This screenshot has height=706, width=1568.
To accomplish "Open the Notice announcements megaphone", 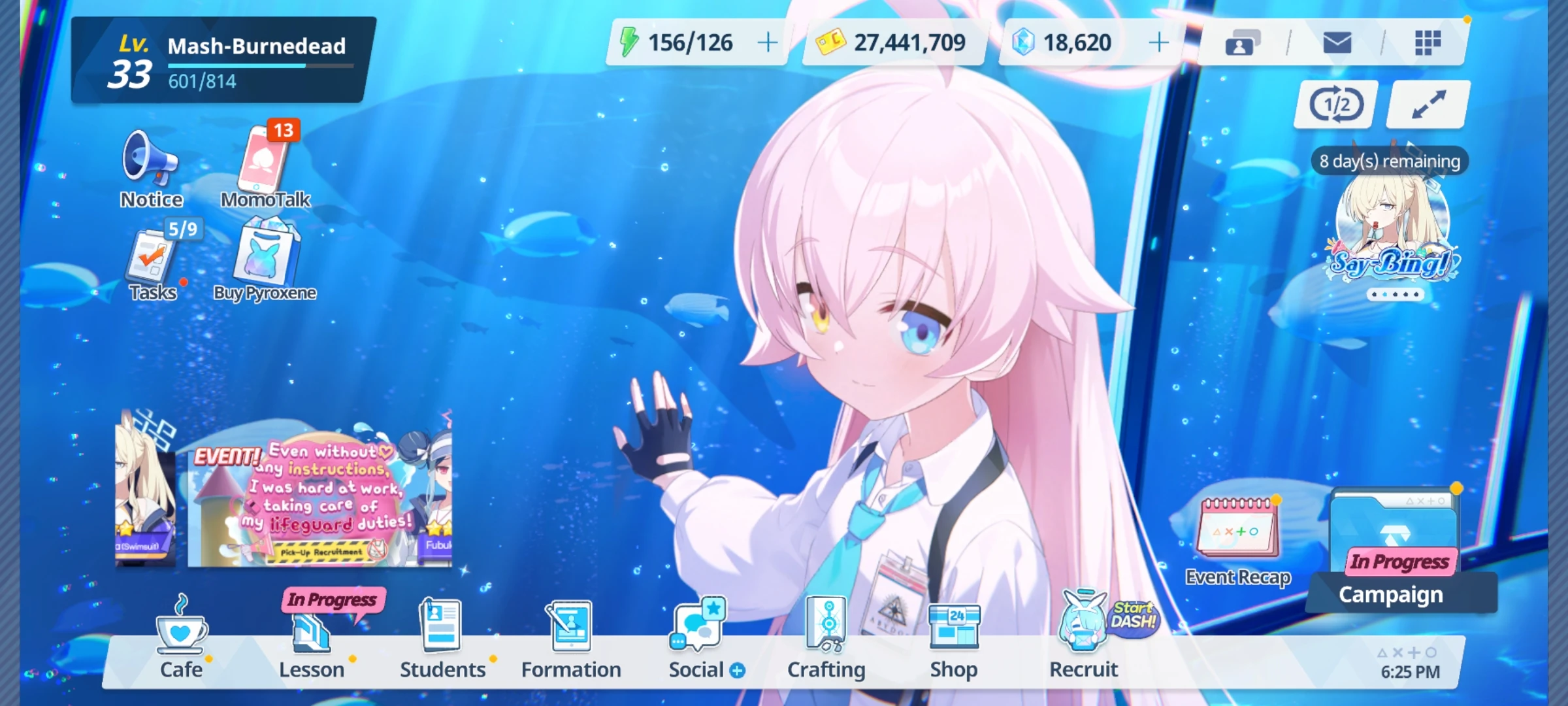I will (x=150, y=163).
